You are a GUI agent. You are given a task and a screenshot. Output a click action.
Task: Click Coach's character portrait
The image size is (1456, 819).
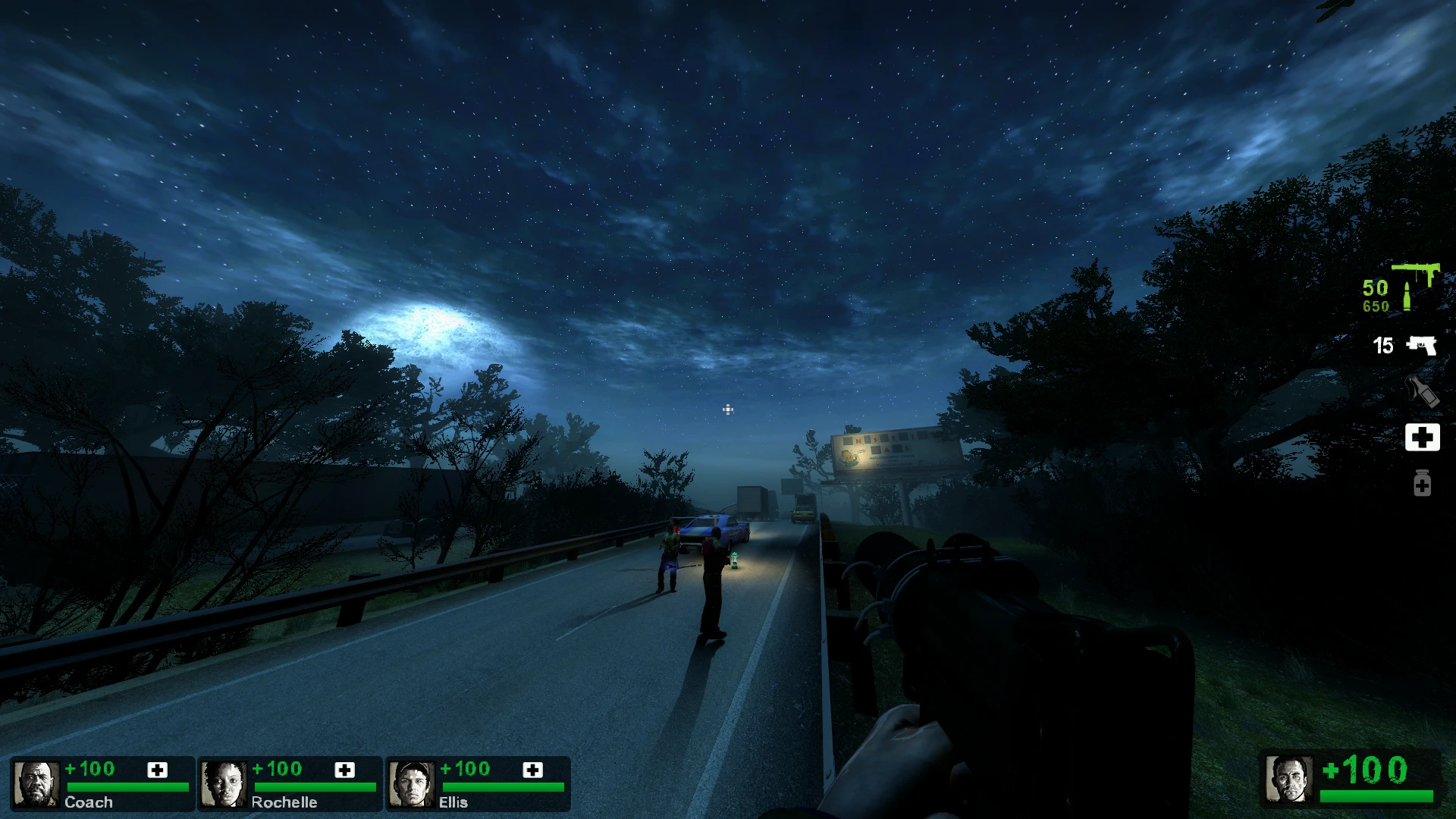(38, 783)
